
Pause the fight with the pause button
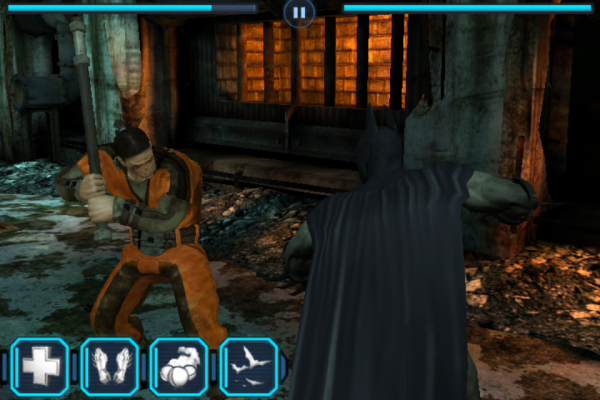298,12
